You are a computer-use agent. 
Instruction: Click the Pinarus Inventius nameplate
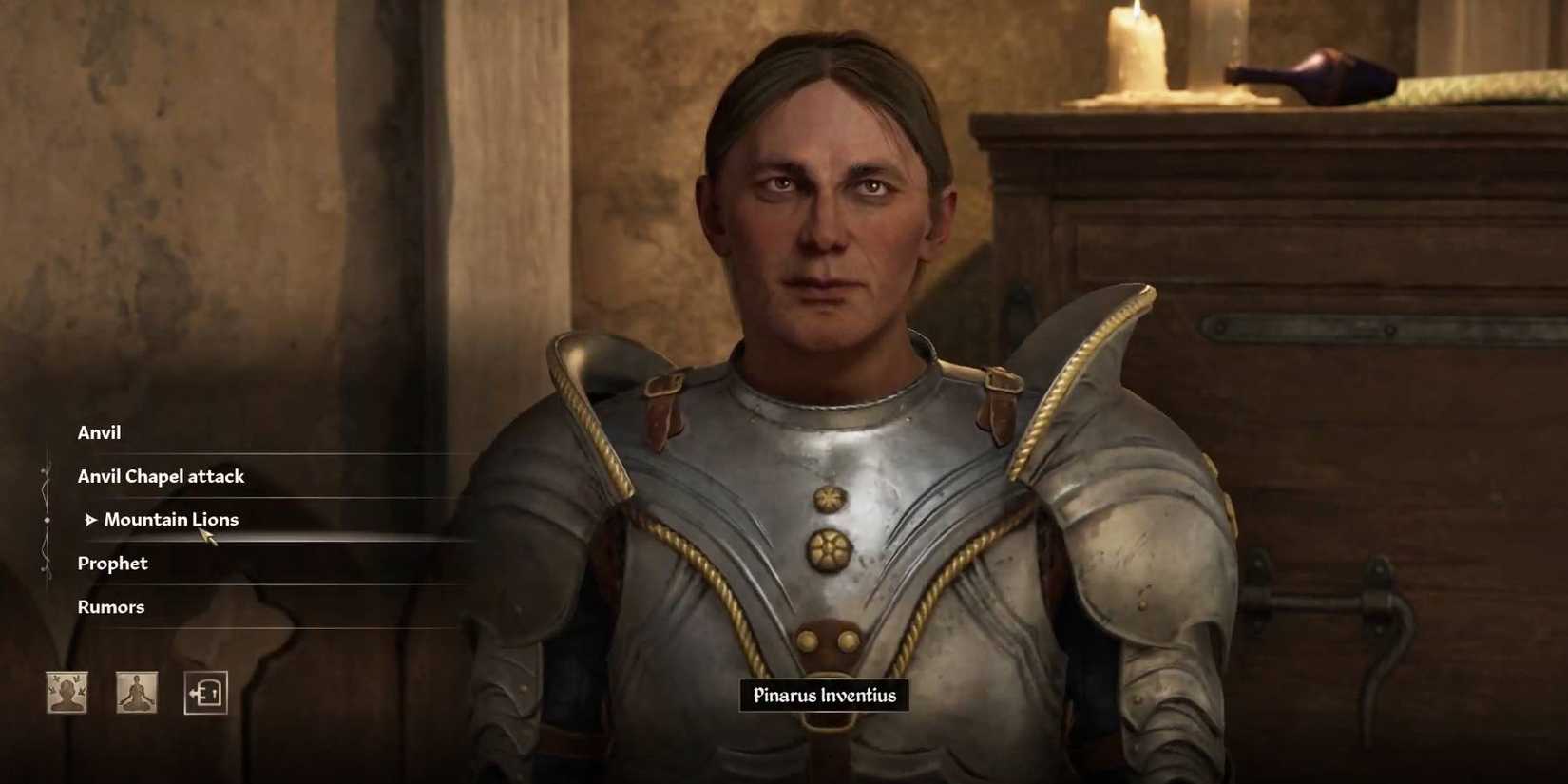click(823, 695)
